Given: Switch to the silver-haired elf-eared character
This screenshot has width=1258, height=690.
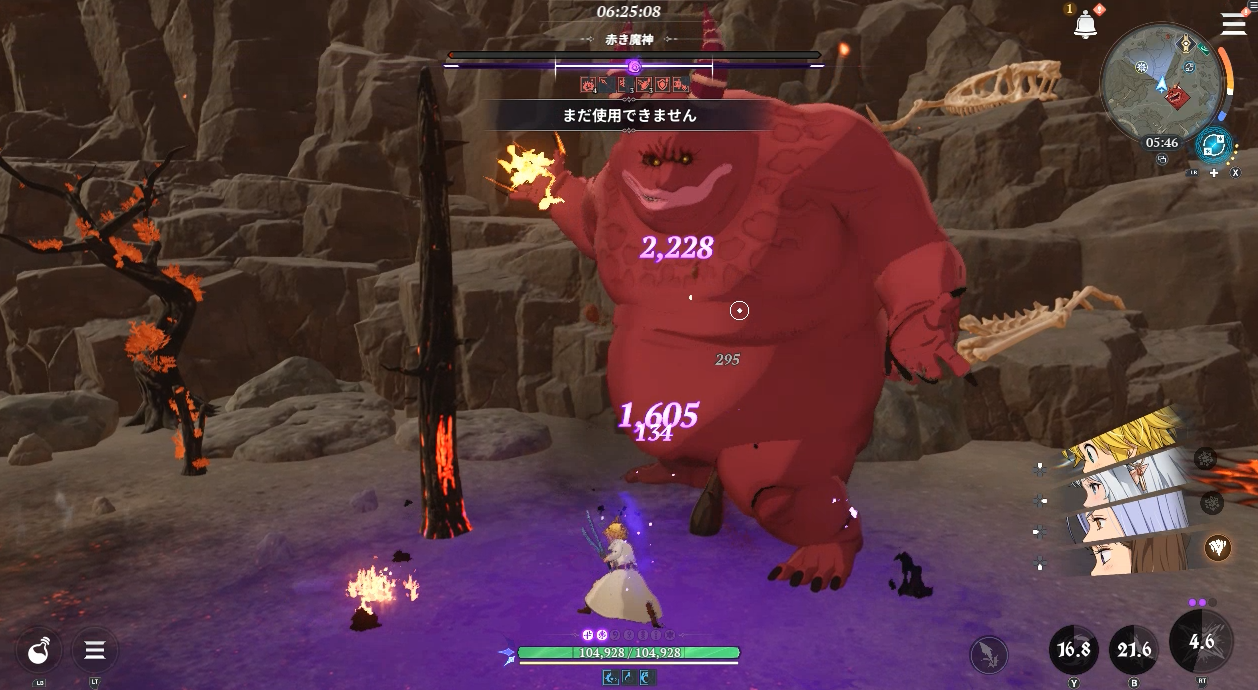Looking at the screenshot, I should point(1130,483).
